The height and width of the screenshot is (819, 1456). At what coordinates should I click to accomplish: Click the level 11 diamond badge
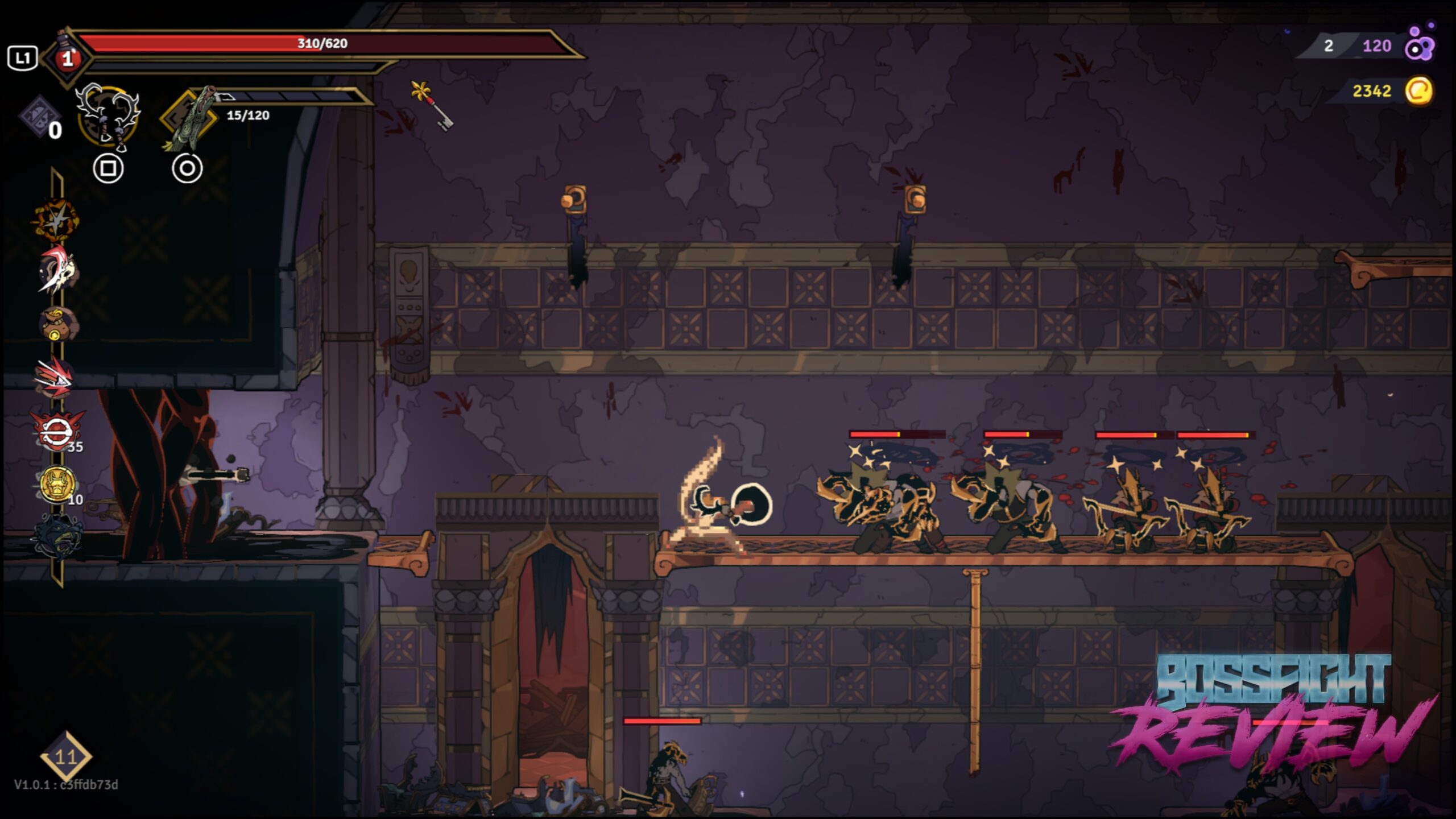66,756
